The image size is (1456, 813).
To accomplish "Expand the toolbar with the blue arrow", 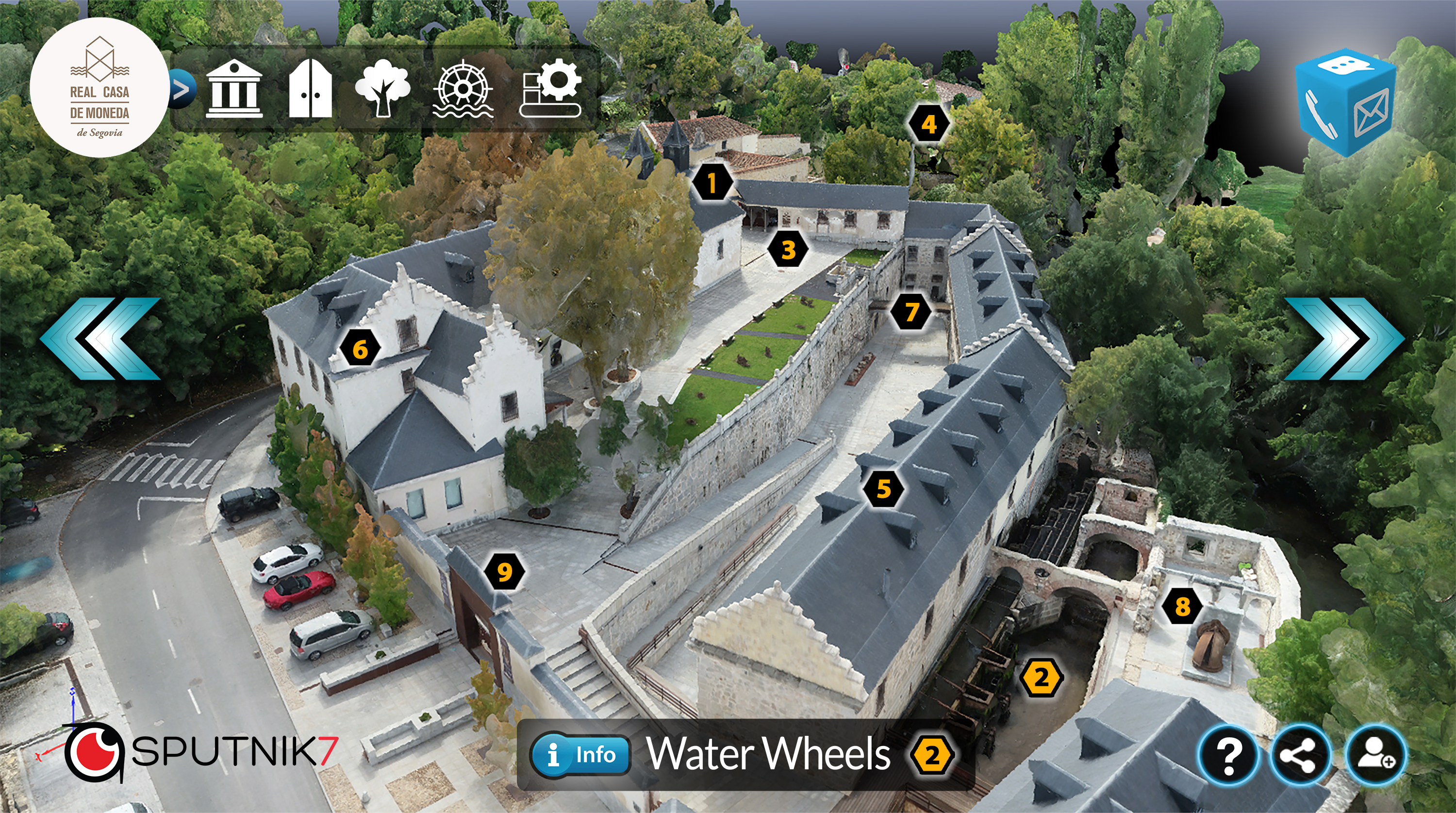I will (x=182, y=89).
